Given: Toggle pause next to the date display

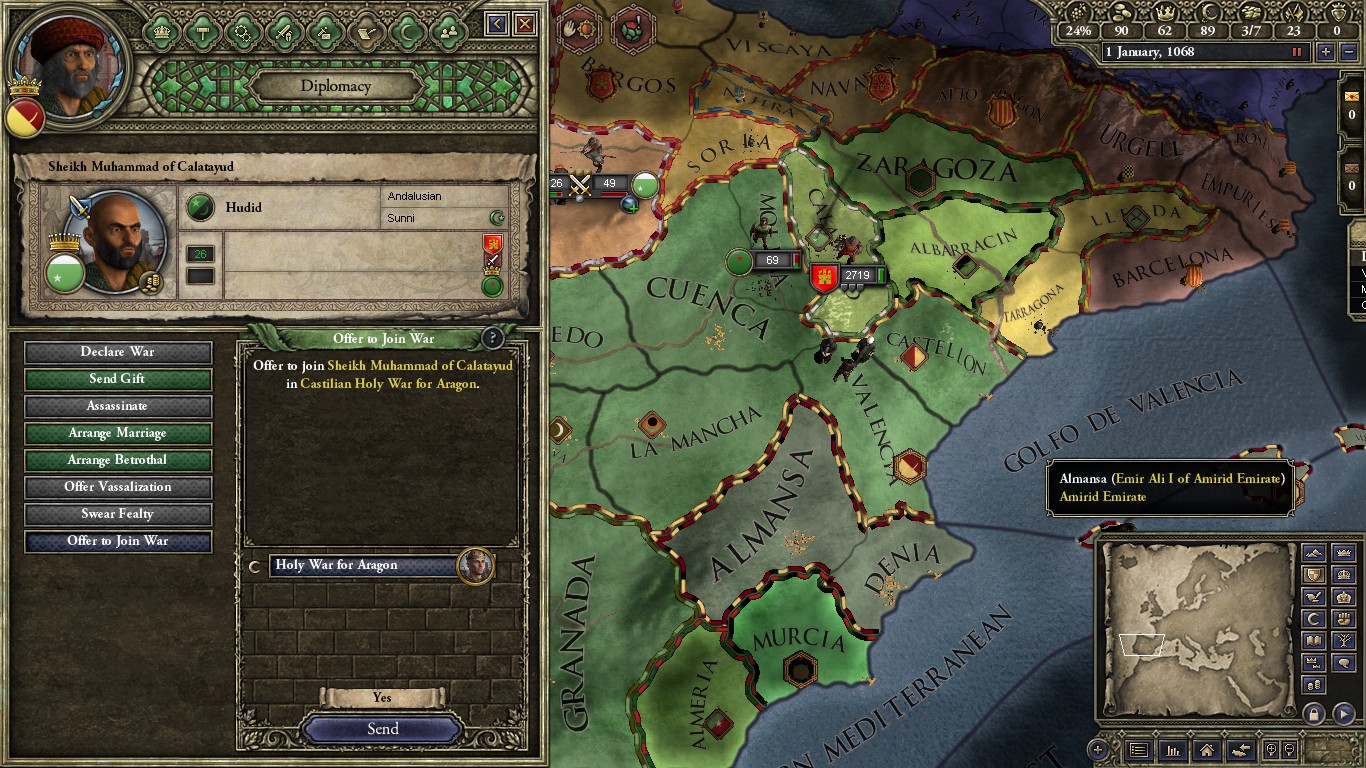Looking at the screenshot, I should point(1298,52).
